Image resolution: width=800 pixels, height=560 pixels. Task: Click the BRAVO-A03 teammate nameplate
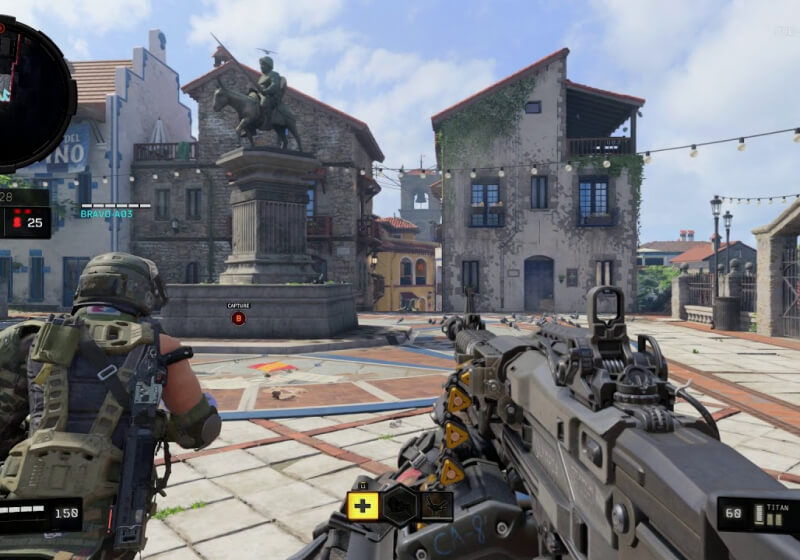[107, 213]
